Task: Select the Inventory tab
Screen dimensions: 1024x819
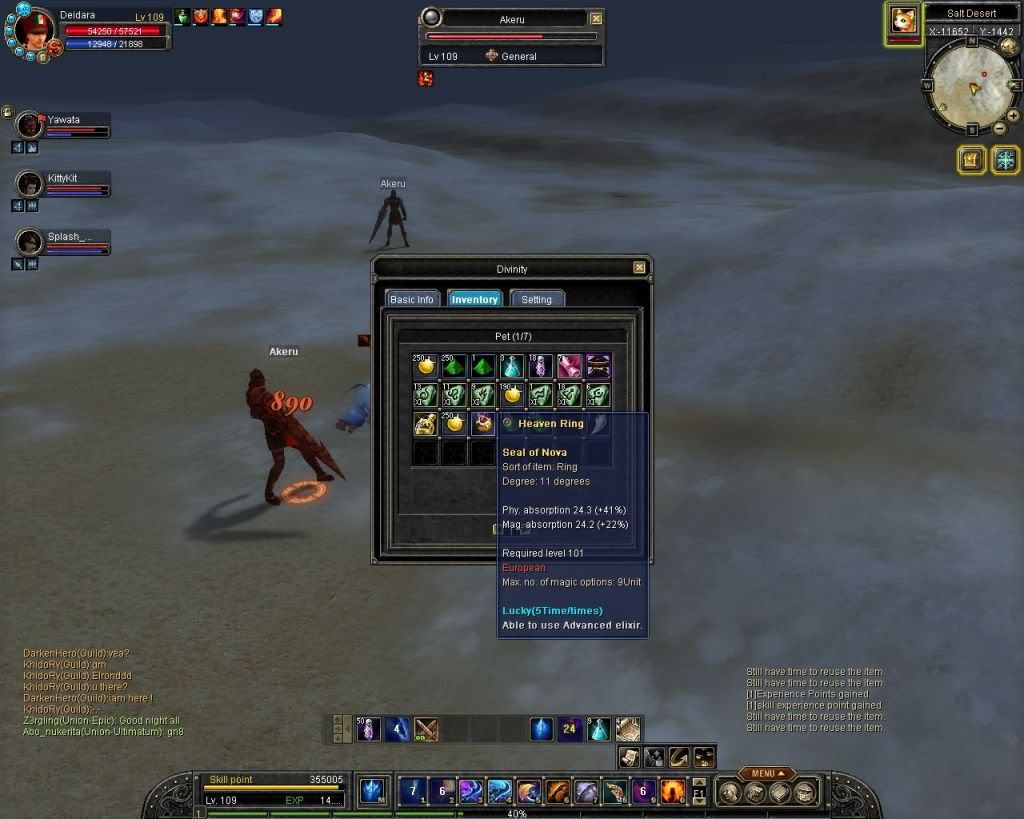Action: 474,299
